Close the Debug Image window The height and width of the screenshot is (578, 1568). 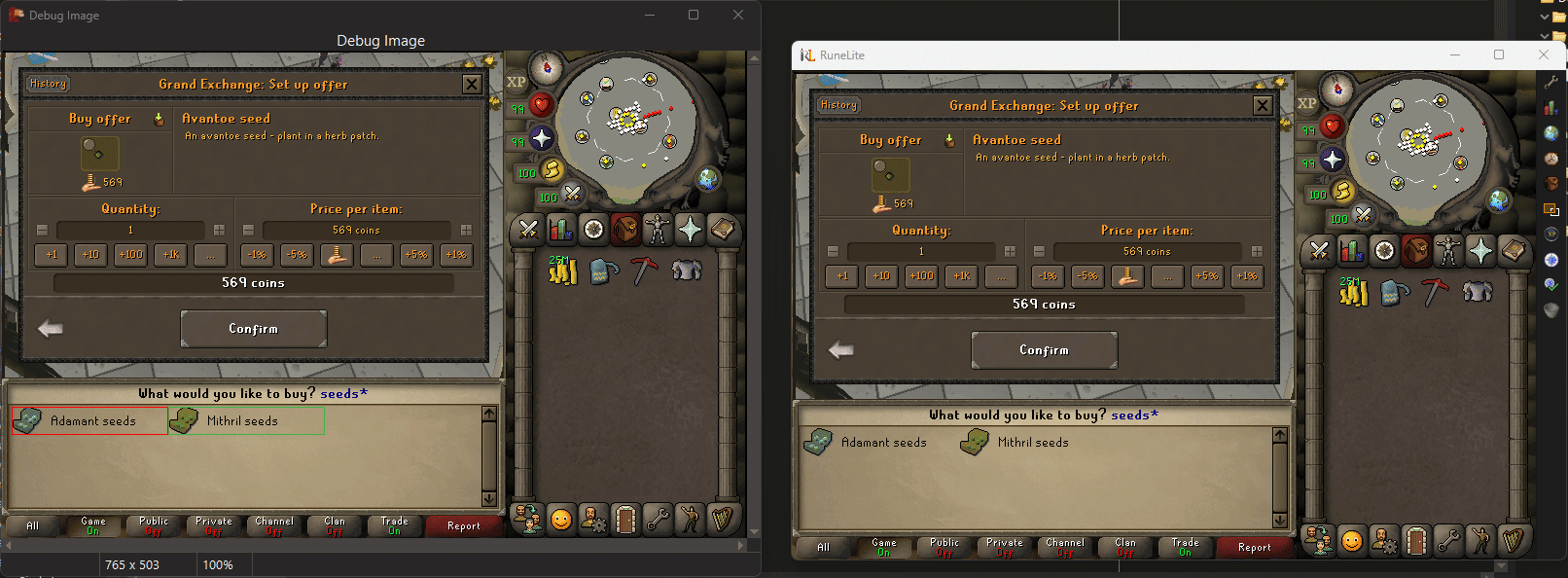pyautogui.click(x=738, y=15)
